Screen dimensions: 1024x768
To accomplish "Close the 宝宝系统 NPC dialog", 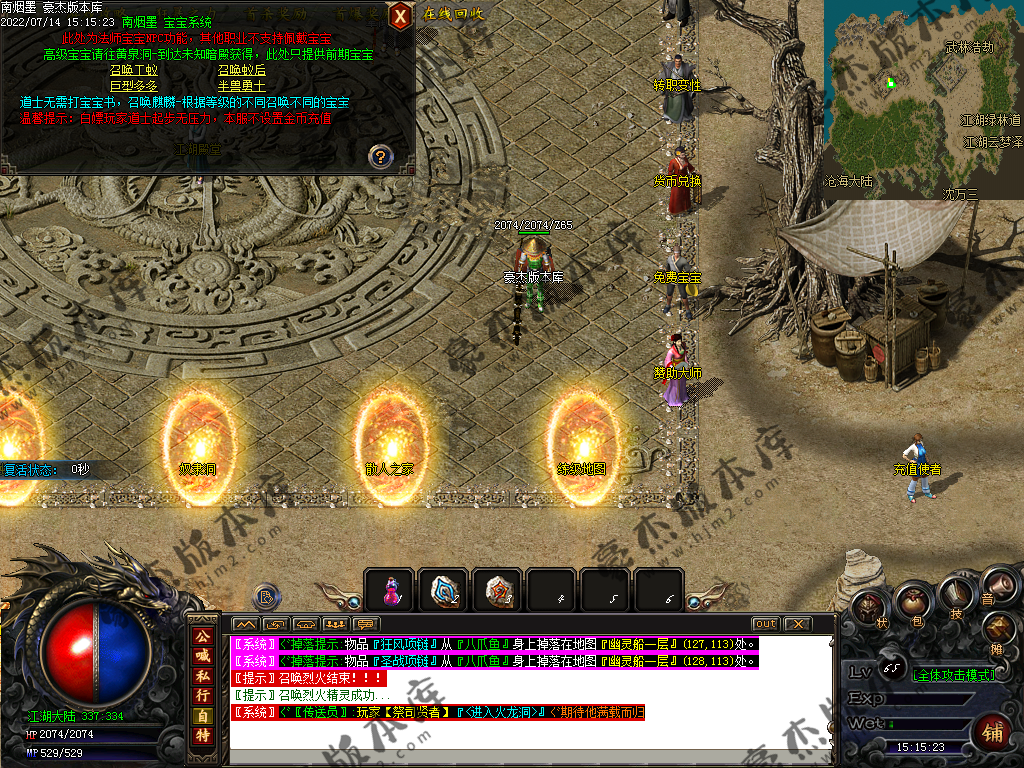I will point(400,15).
